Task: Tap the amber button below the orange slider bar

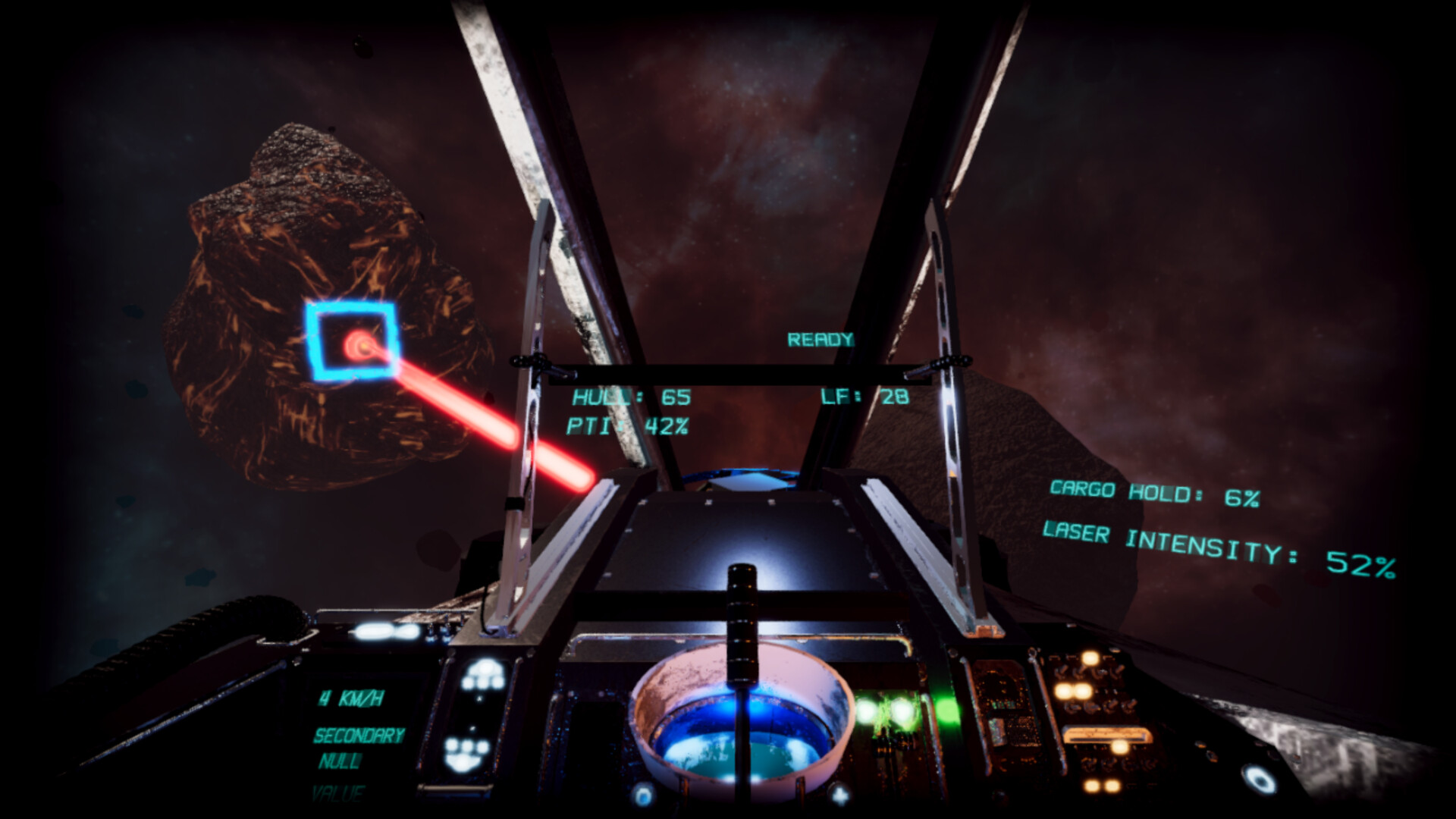Action: 1119,748
